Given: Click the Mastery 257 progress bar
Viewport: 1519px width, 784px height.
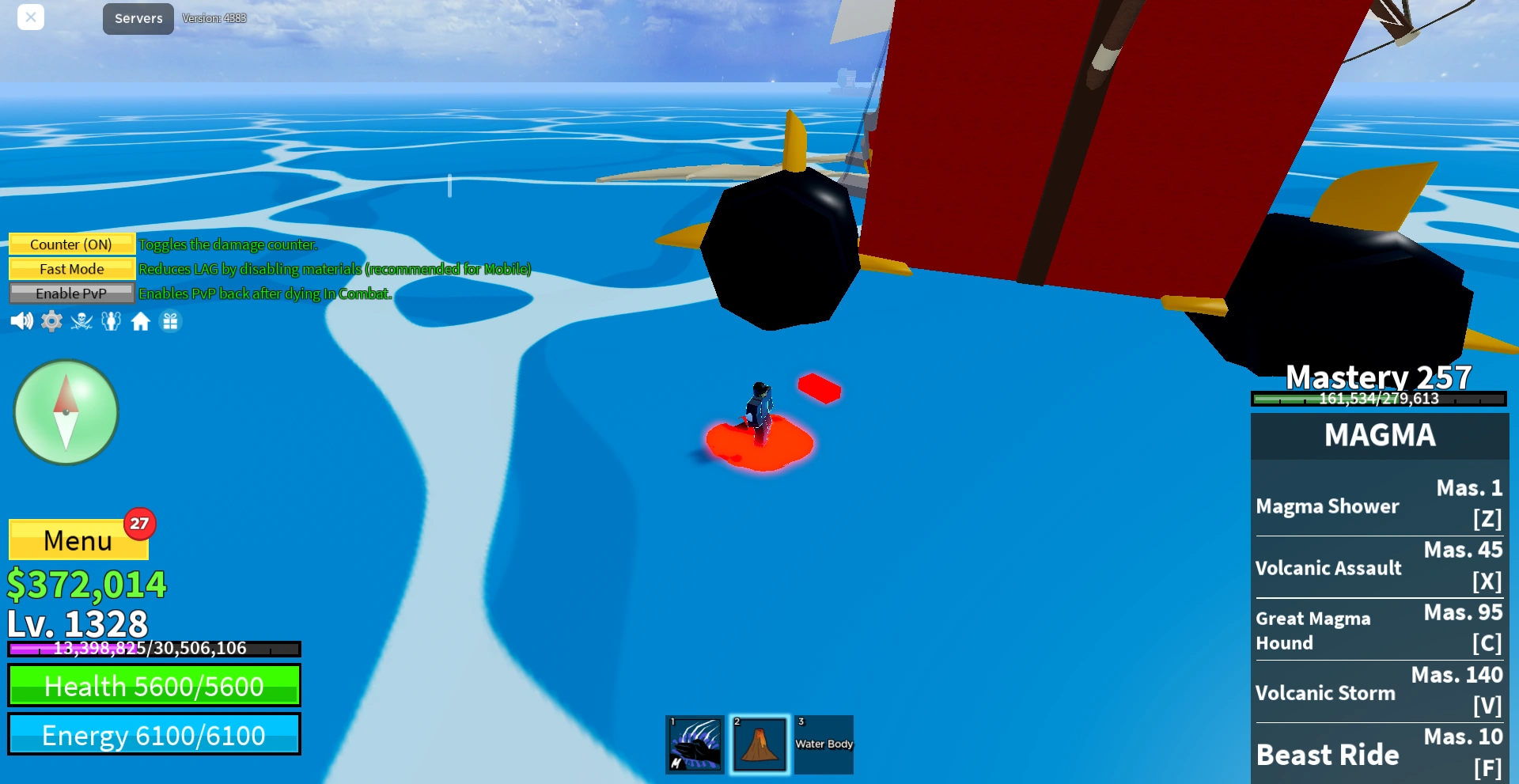Looking at the screenshot, I should pos(1379,400).
